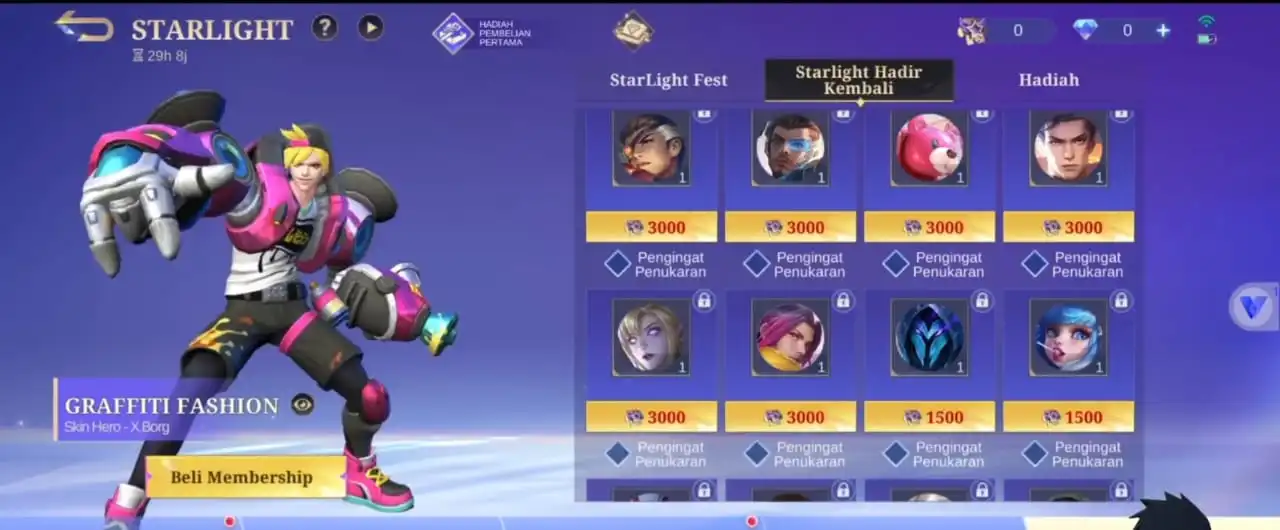The width and height of the screenshot is (1280, 530).
Task: Click the Beli Membership button
Action: [x=241, y=477]
